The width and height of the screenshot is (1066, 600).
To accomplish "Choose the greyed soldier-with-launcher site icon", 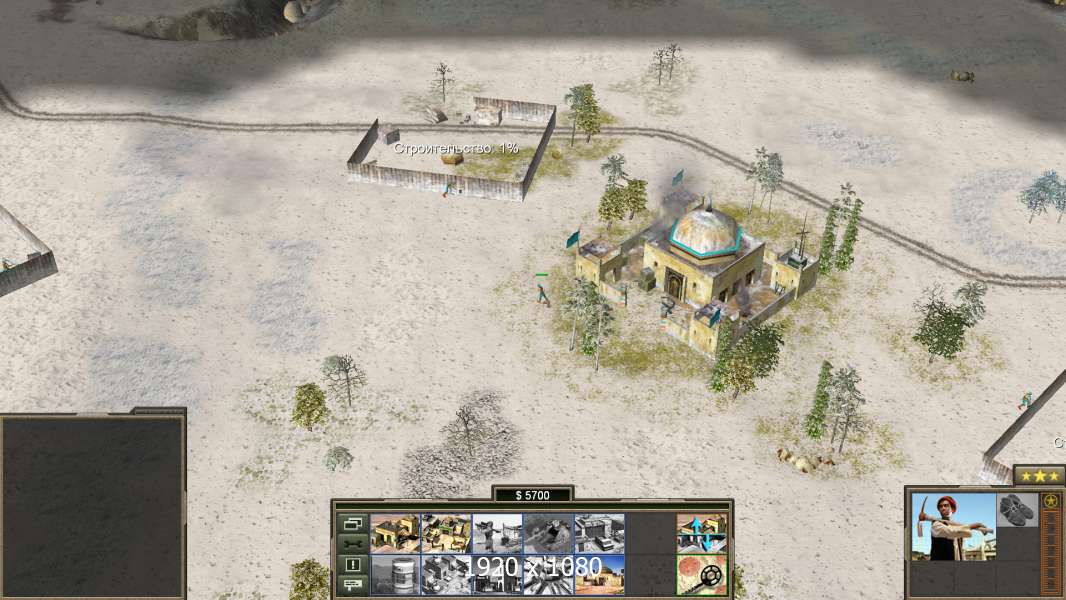I will pyautogui.click(x=497, y=533).
